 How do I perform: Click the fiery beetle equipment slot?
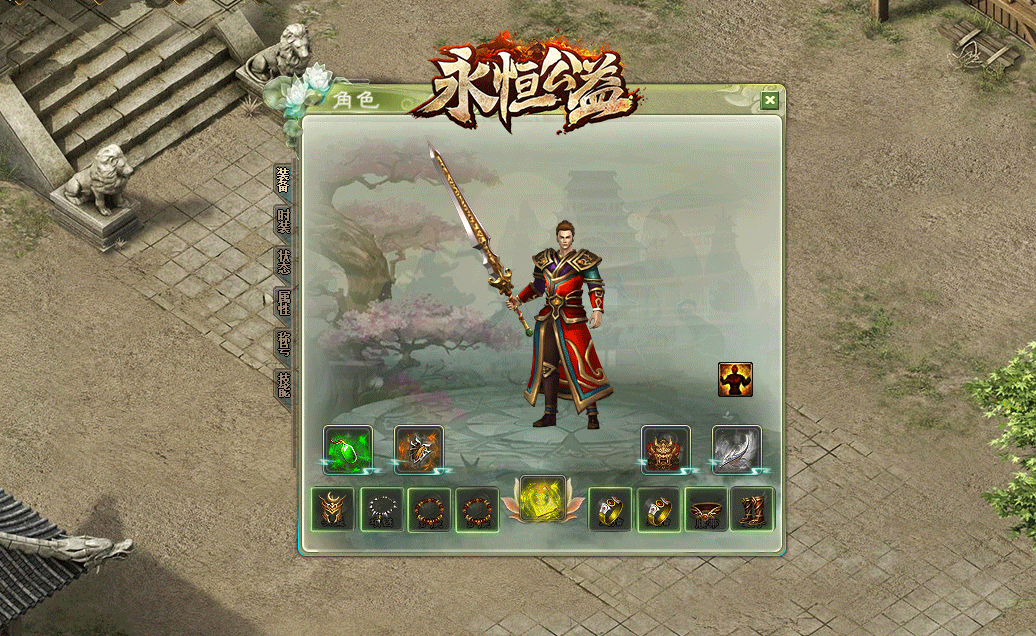[419, 449]
